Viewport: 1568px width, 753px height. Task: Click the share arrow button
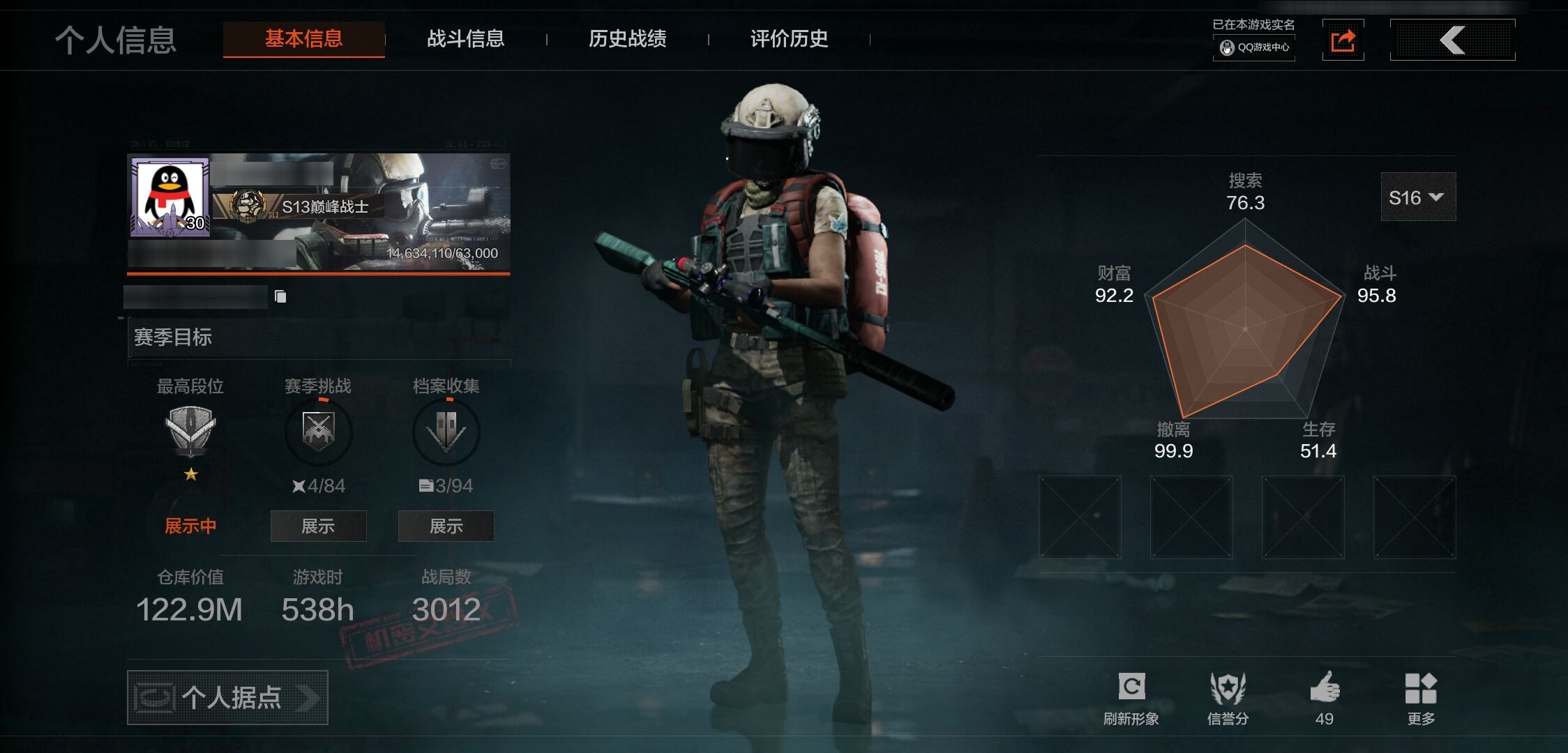1343,40
